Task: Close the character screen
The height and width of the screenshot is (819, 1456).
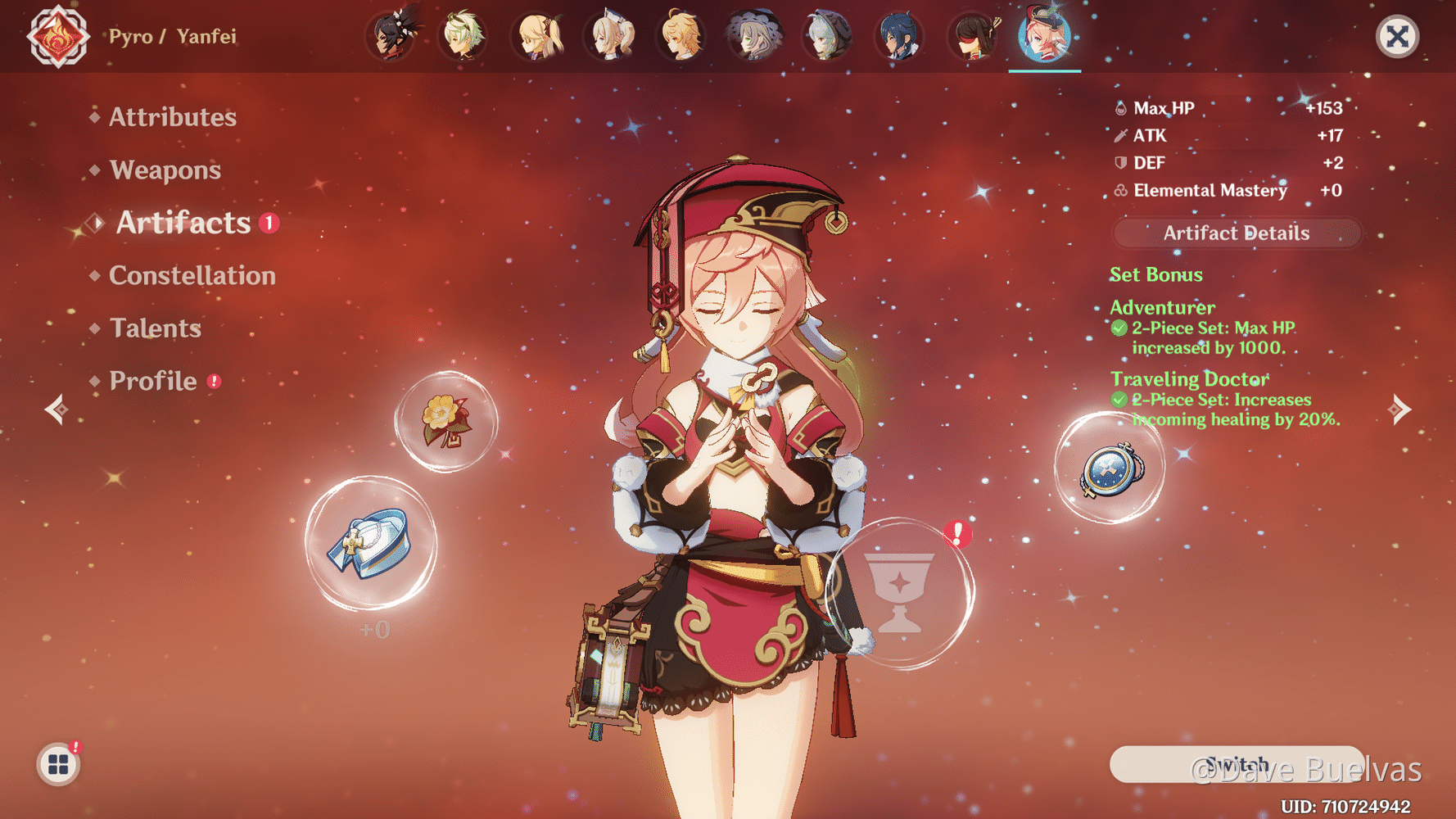Action: pos(1396,37)
